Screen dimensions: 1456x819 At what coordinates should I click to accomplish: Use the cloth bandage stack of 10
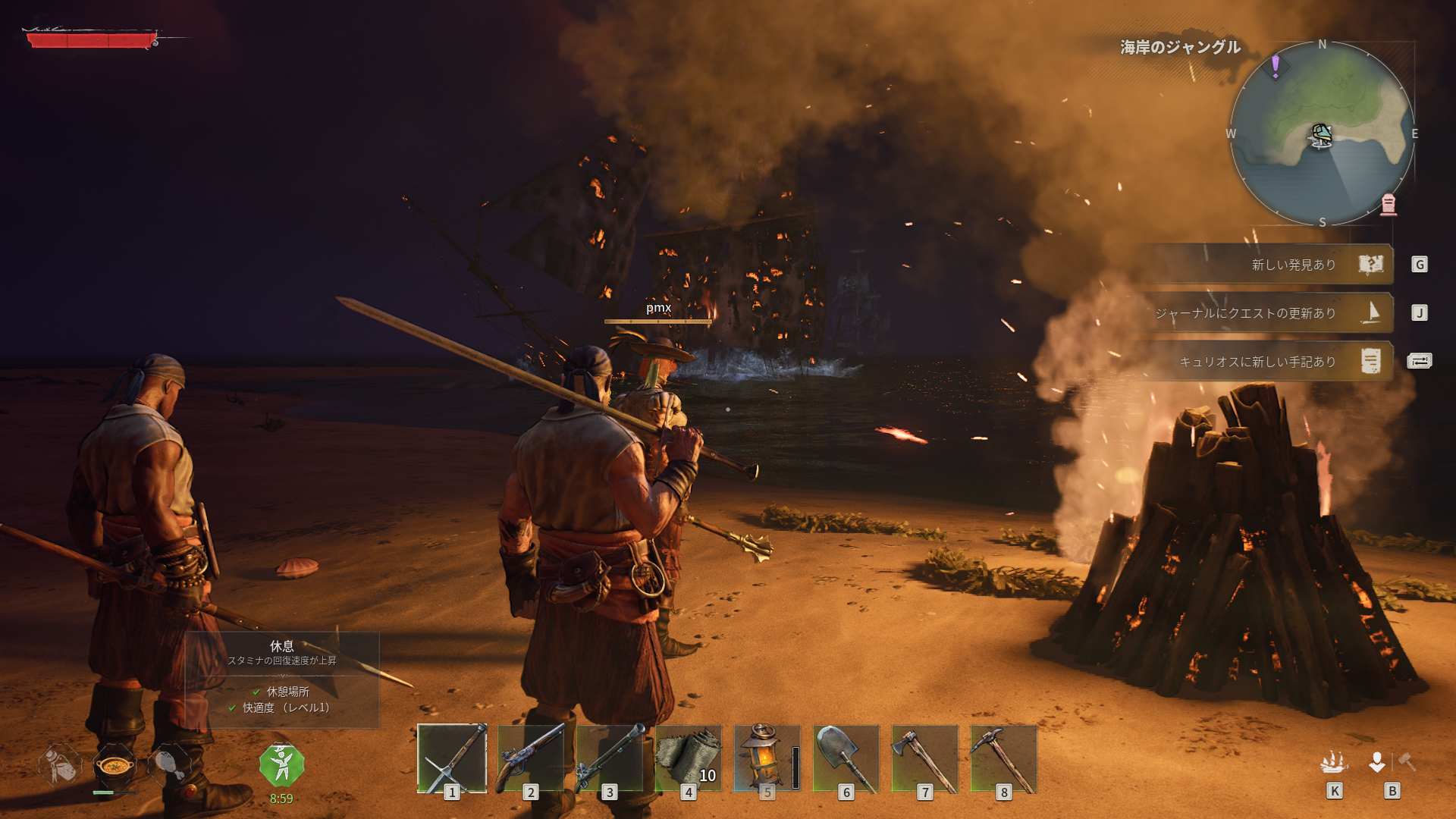tap(689, 758)
